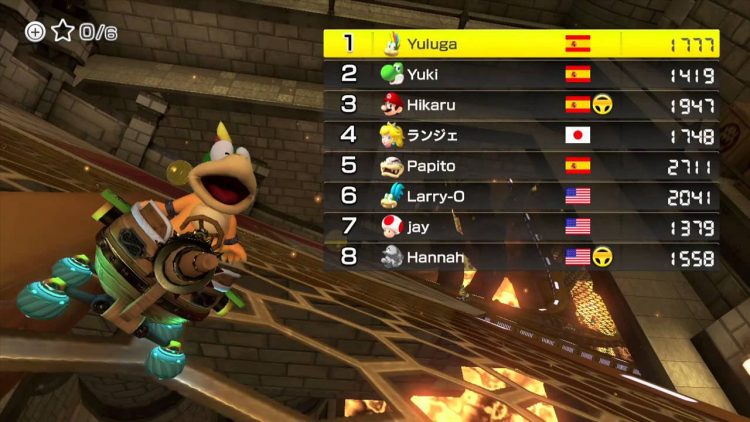Screen dimensions: 750x422
Task: Click the star counter icon showing 0/6
Action: click(x=63, y=31)
